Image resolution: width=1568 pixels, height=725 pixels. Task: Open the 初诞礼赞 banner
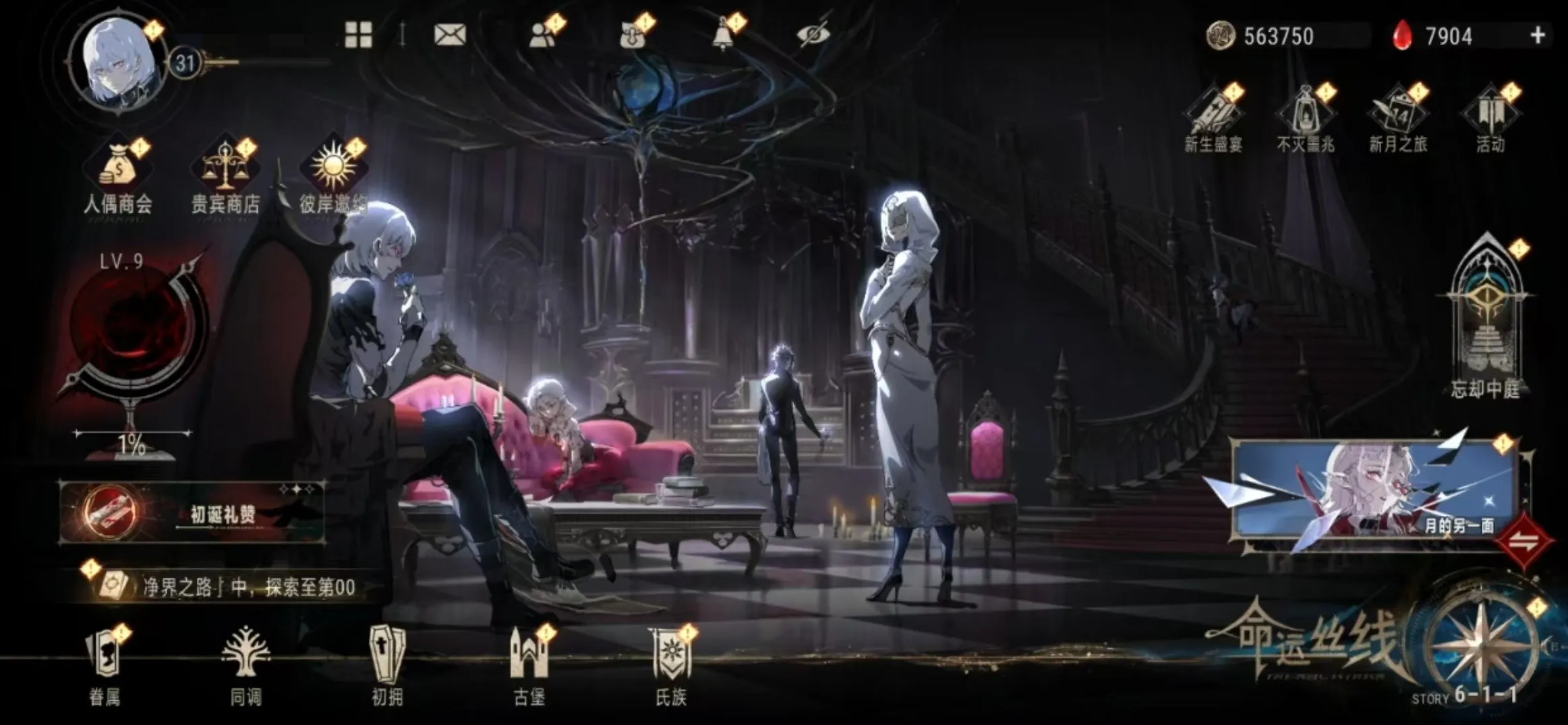pos(192,513)
